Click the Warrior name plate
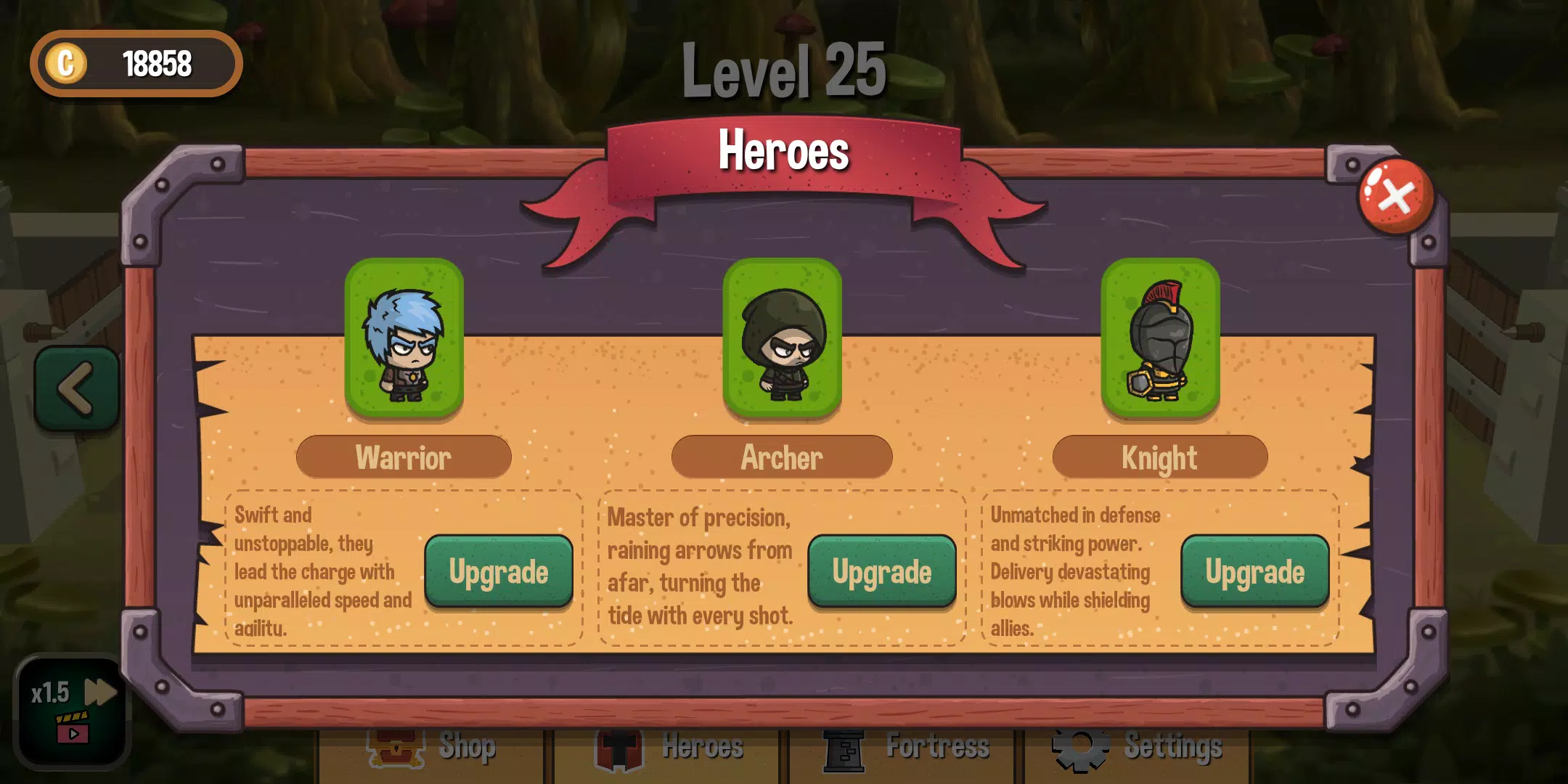 [x=404, y=457]
